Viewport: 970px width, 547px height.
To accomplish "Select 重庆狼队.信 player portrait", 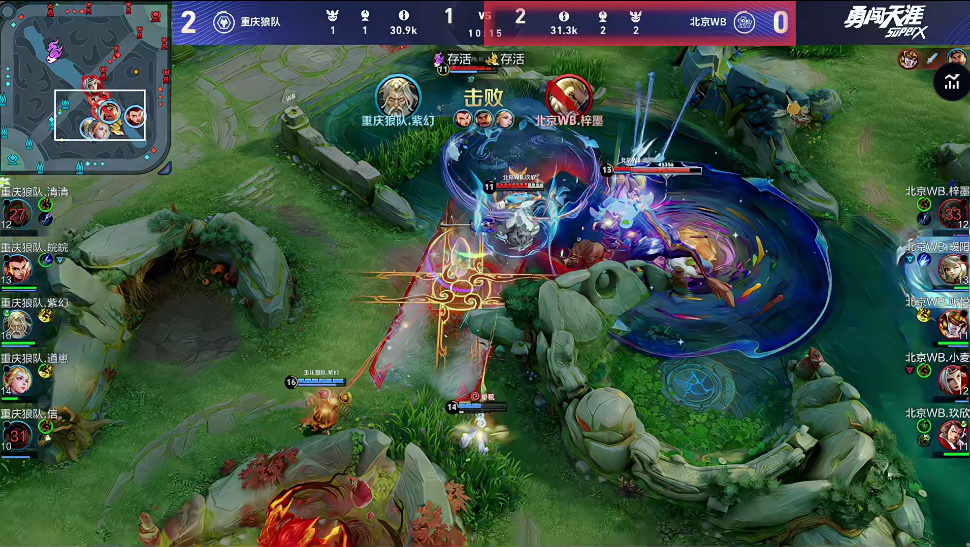I will 18,434.
